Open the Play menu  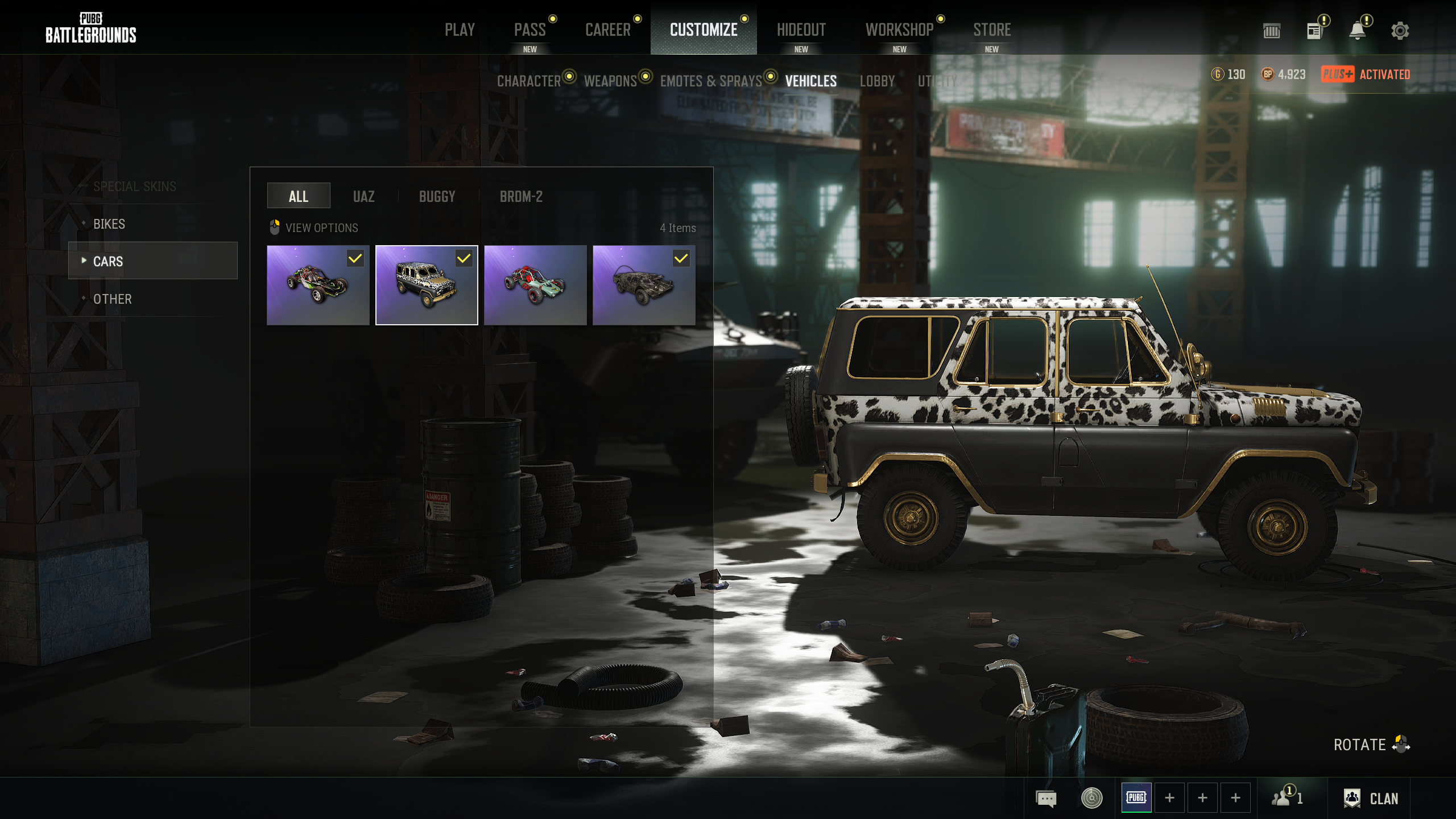click(460, 30)
